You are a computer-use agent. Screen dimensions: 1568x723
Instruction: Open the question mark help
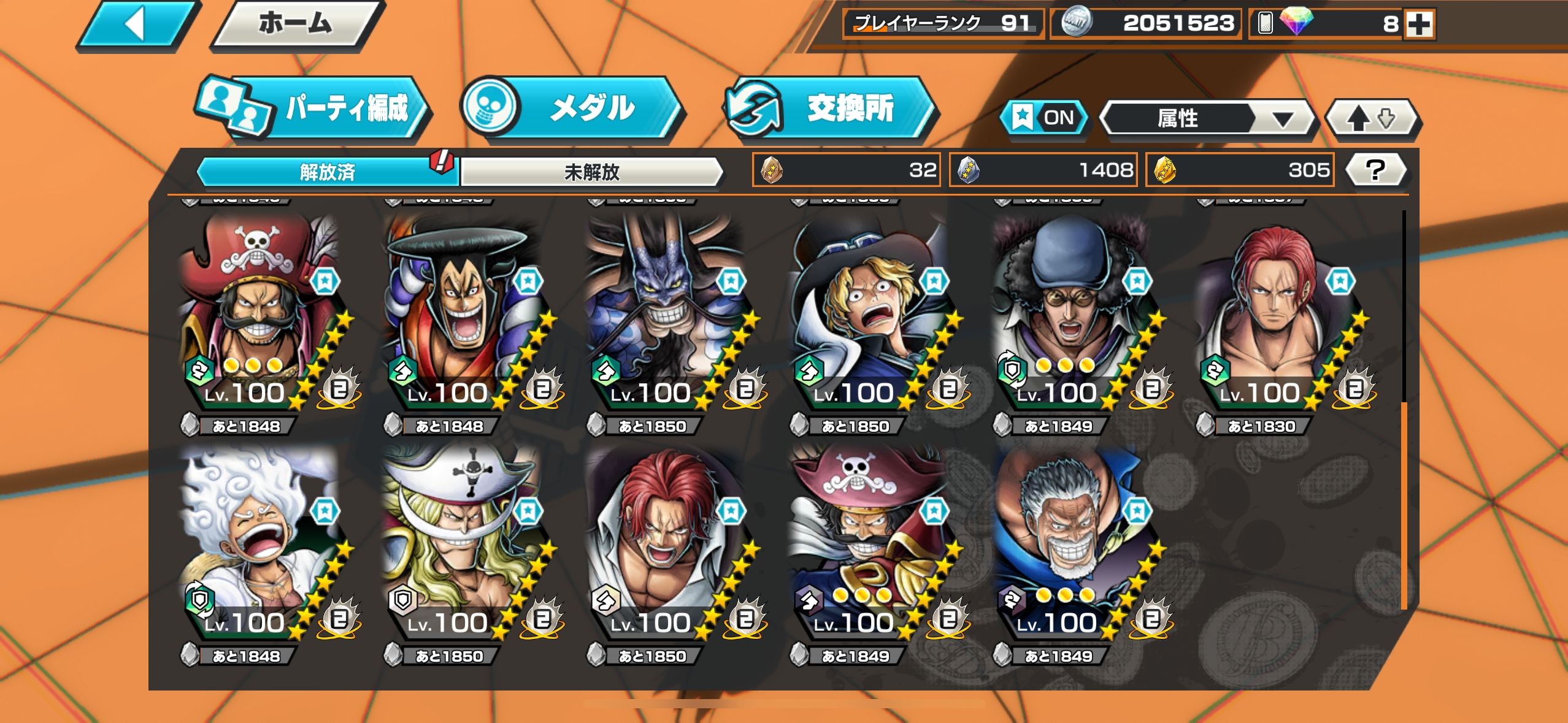click(x=1375, y=170)
